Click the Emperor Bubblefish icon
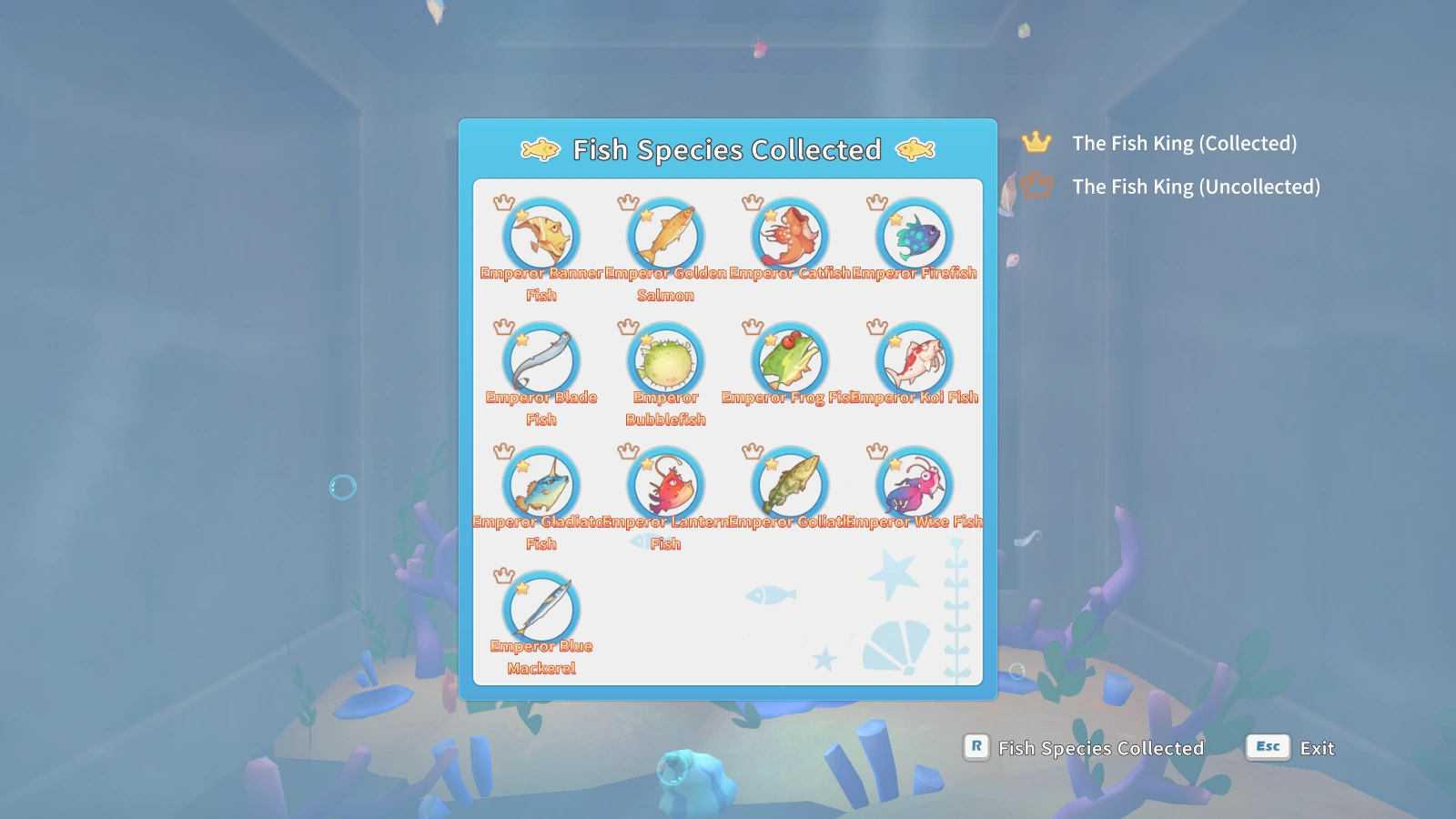Screen dimensions: 1456x819 [x=665, y=360]
